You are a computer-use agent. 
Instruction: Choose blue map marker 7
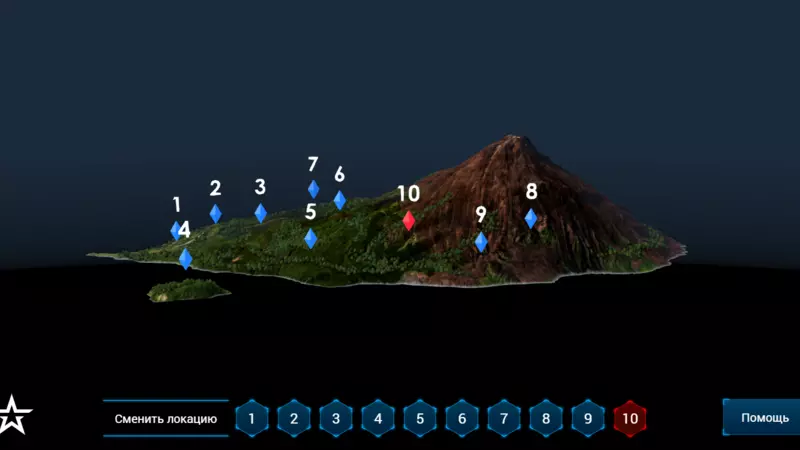(x=314, y=189)
